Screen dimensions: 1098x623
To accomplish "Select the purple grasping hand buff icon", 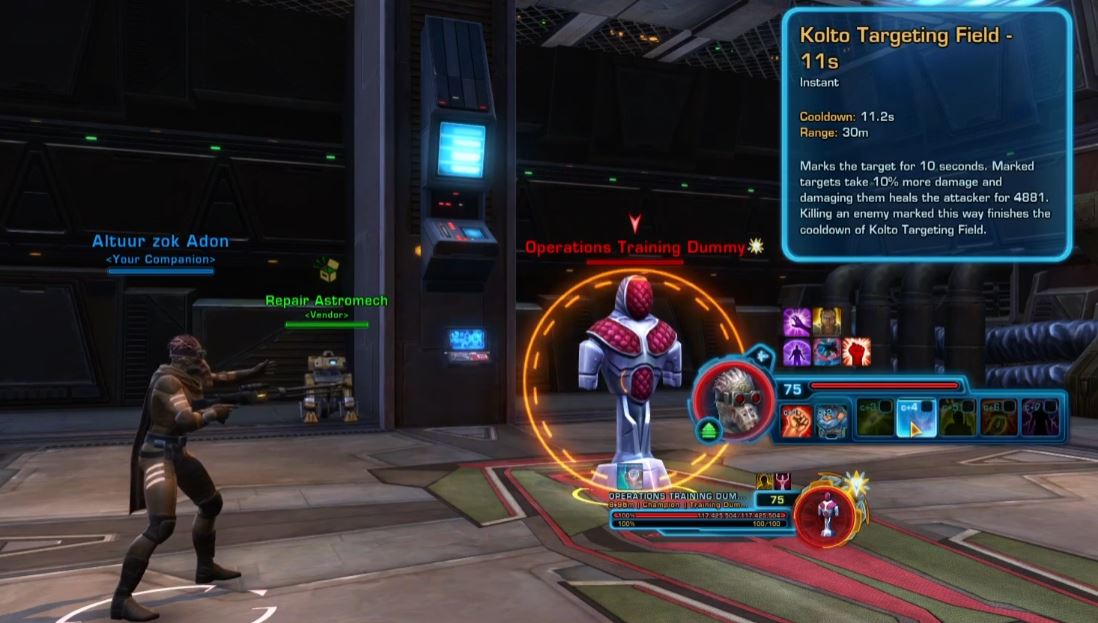I will pos(797,322).
